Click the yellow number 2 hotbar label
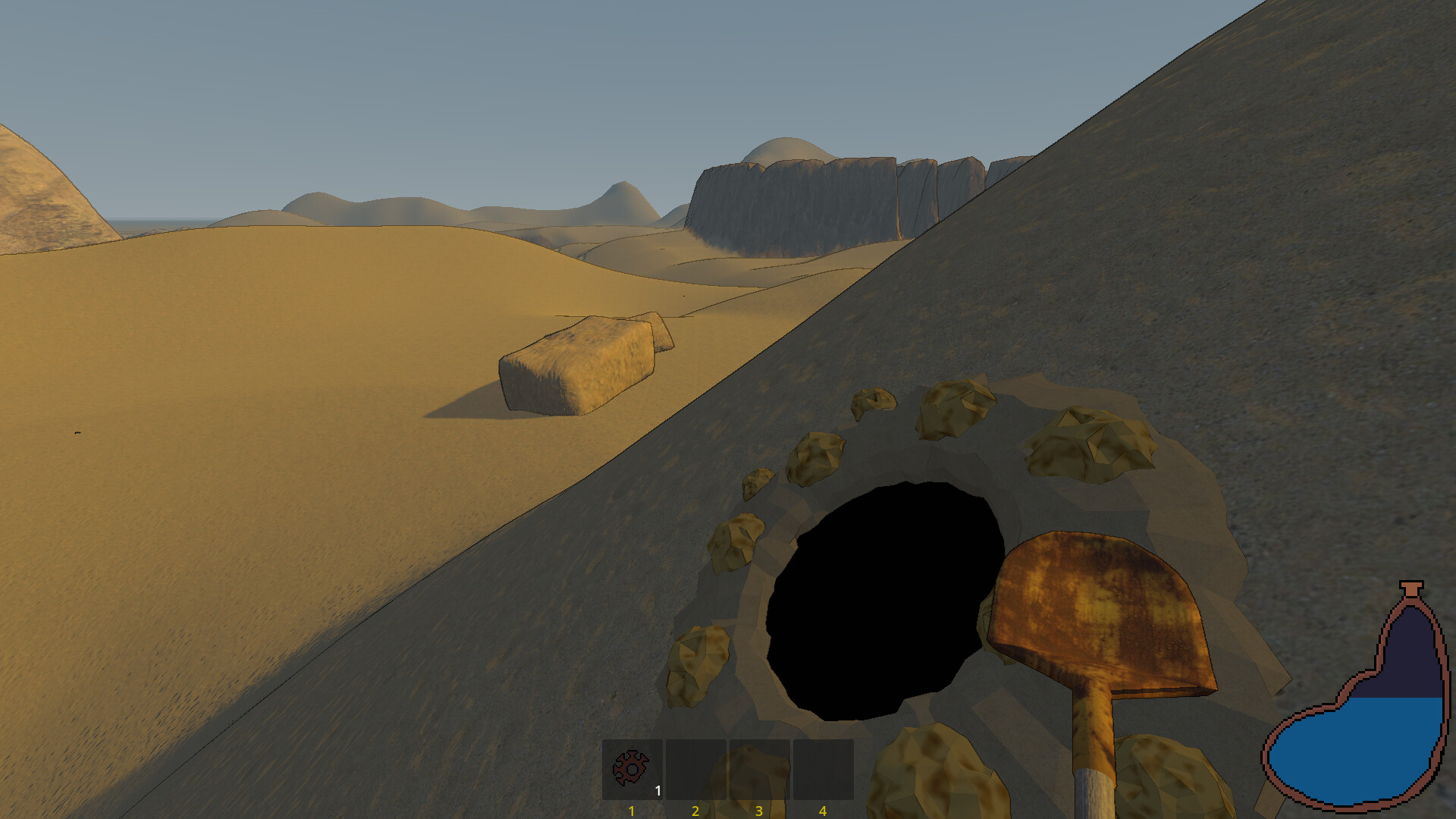The image size is (1456, 819). pyautogui.click(x=695, y=811)
